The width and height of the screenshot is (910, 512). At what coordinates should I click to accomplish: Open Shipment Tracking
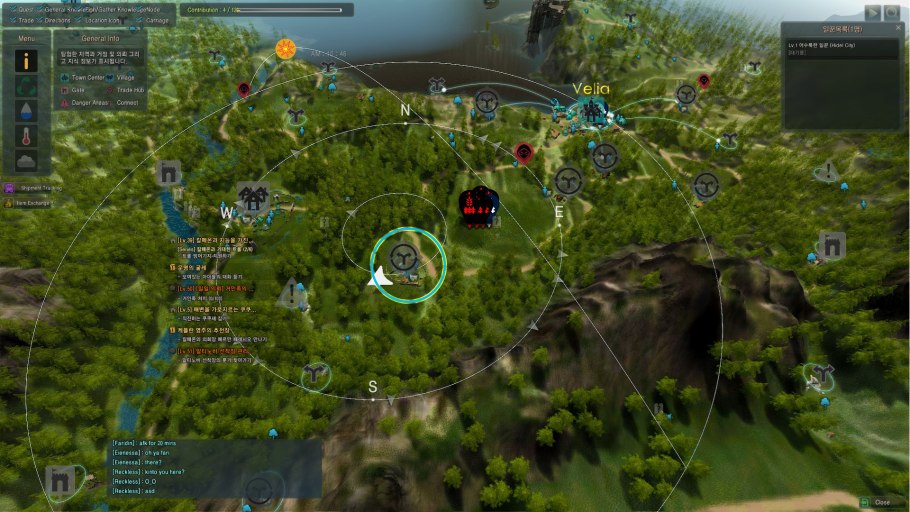[28, 187]
